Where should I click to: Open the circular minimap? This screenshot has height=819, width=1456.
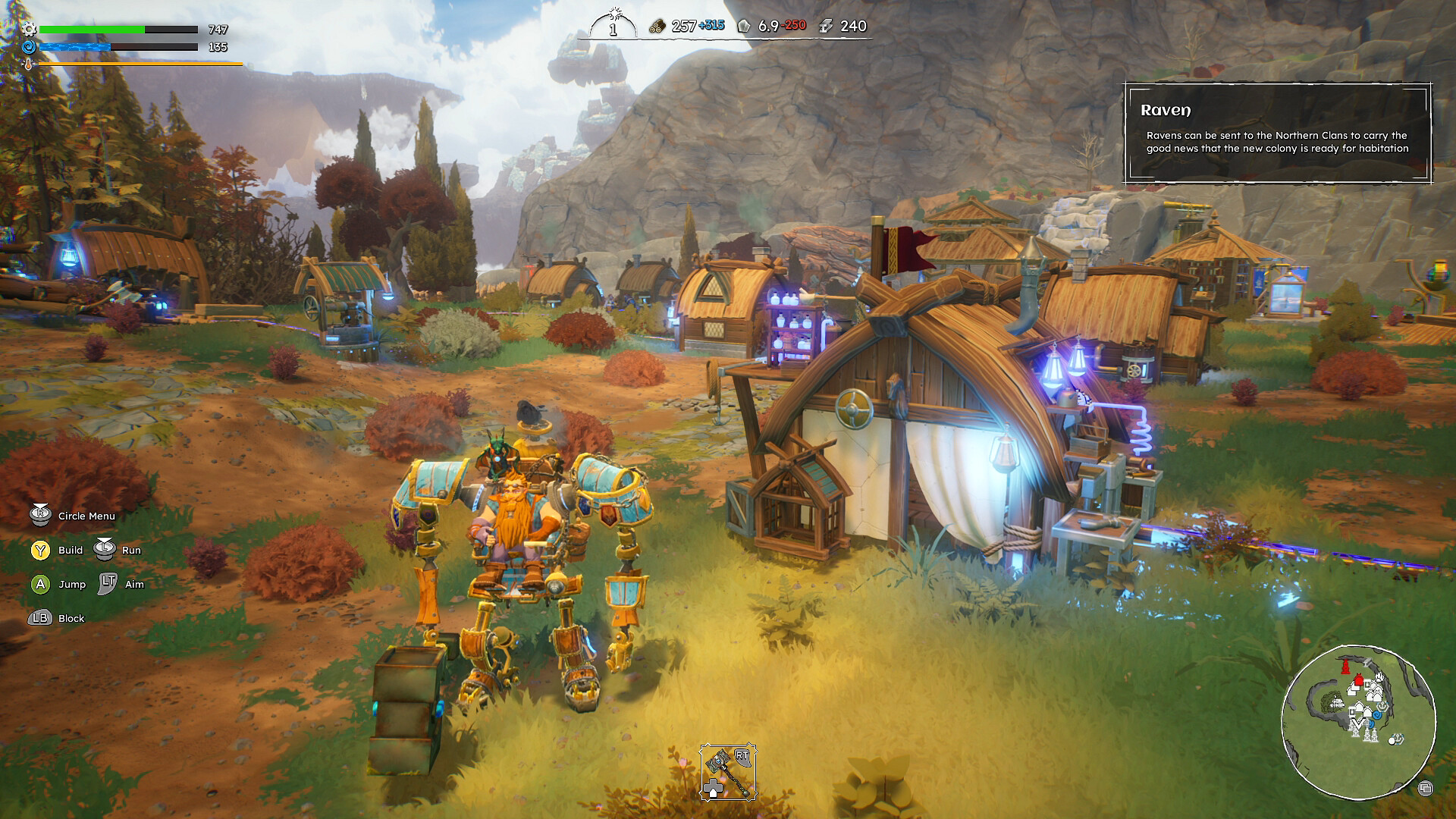click(1358, 721)
